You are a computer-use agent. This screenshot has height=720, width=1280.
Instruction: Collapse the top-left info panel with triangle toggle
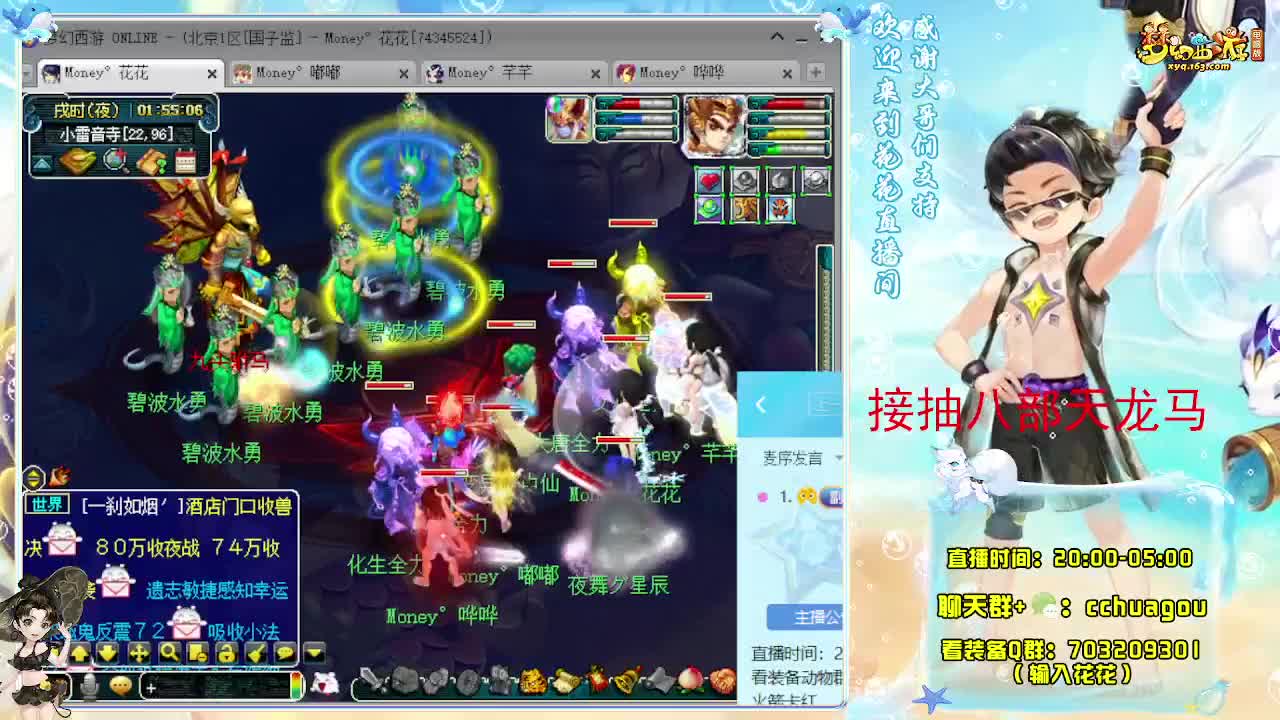click(44, 163)
